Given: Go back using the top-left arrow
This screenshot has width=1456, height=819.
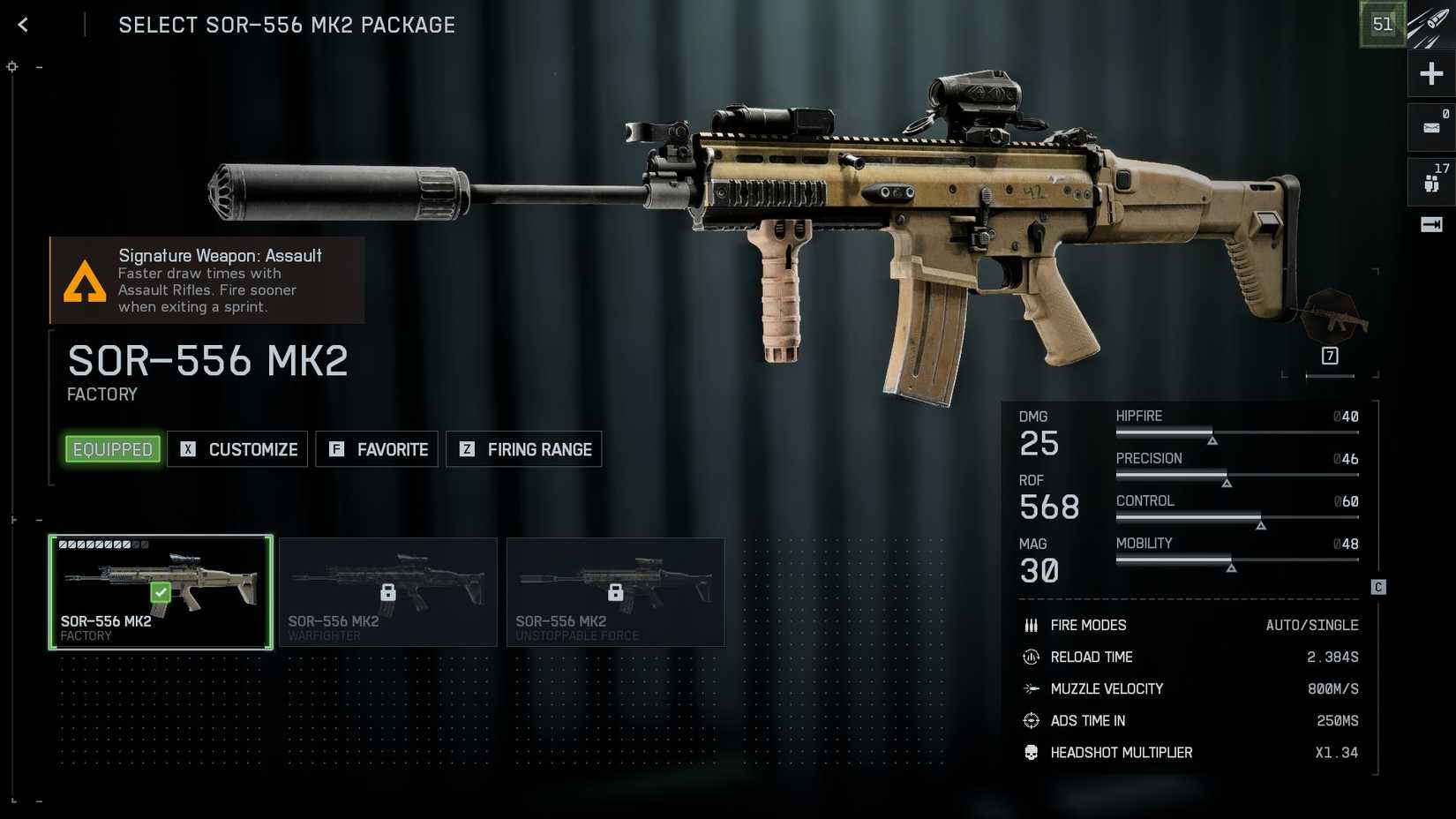Looking at the screenshot, I should (x=23, y=25).
